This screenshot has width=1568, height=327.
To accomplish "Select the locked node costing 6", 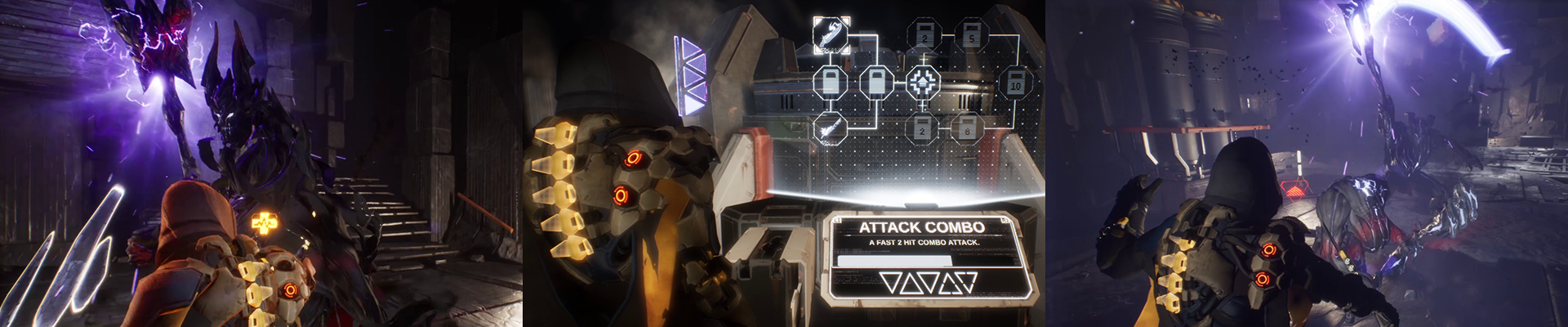I will [969, 128].
